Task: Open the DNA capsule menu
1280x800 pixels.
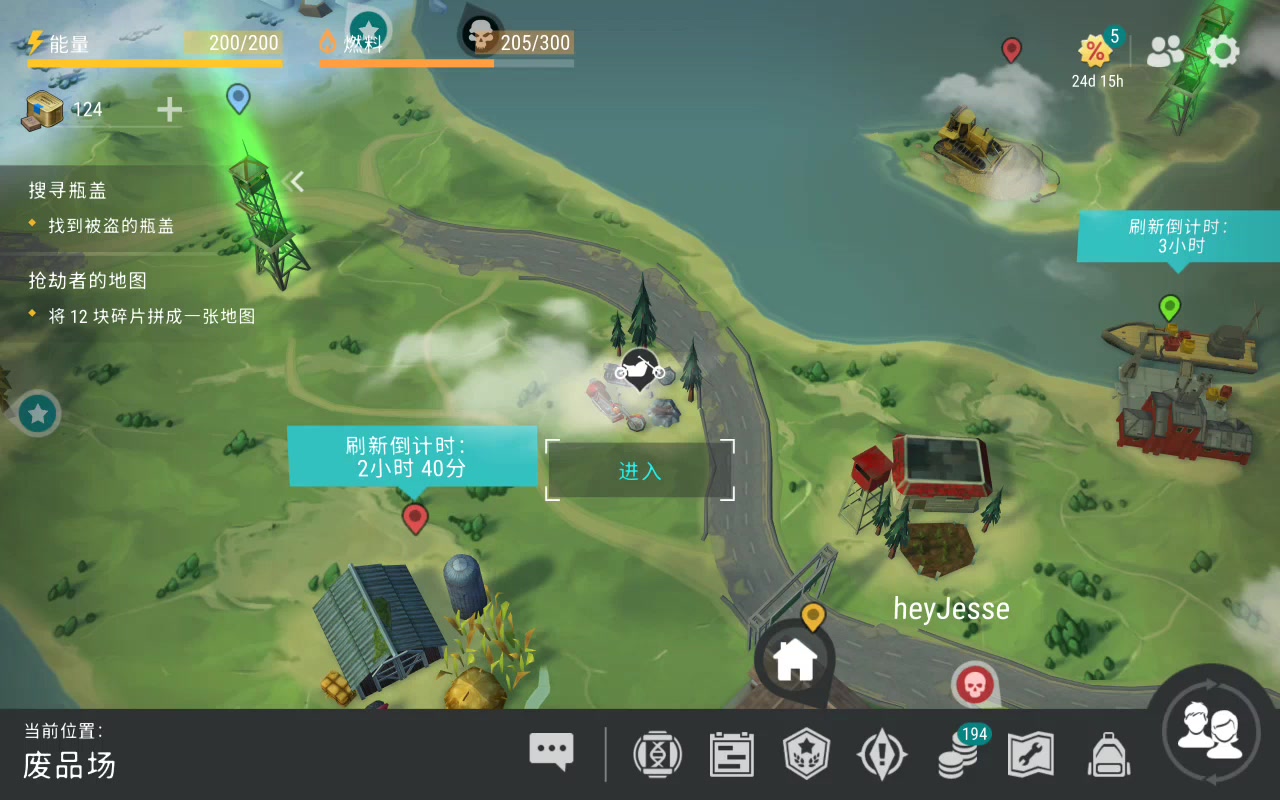Action: click(657, 754)
